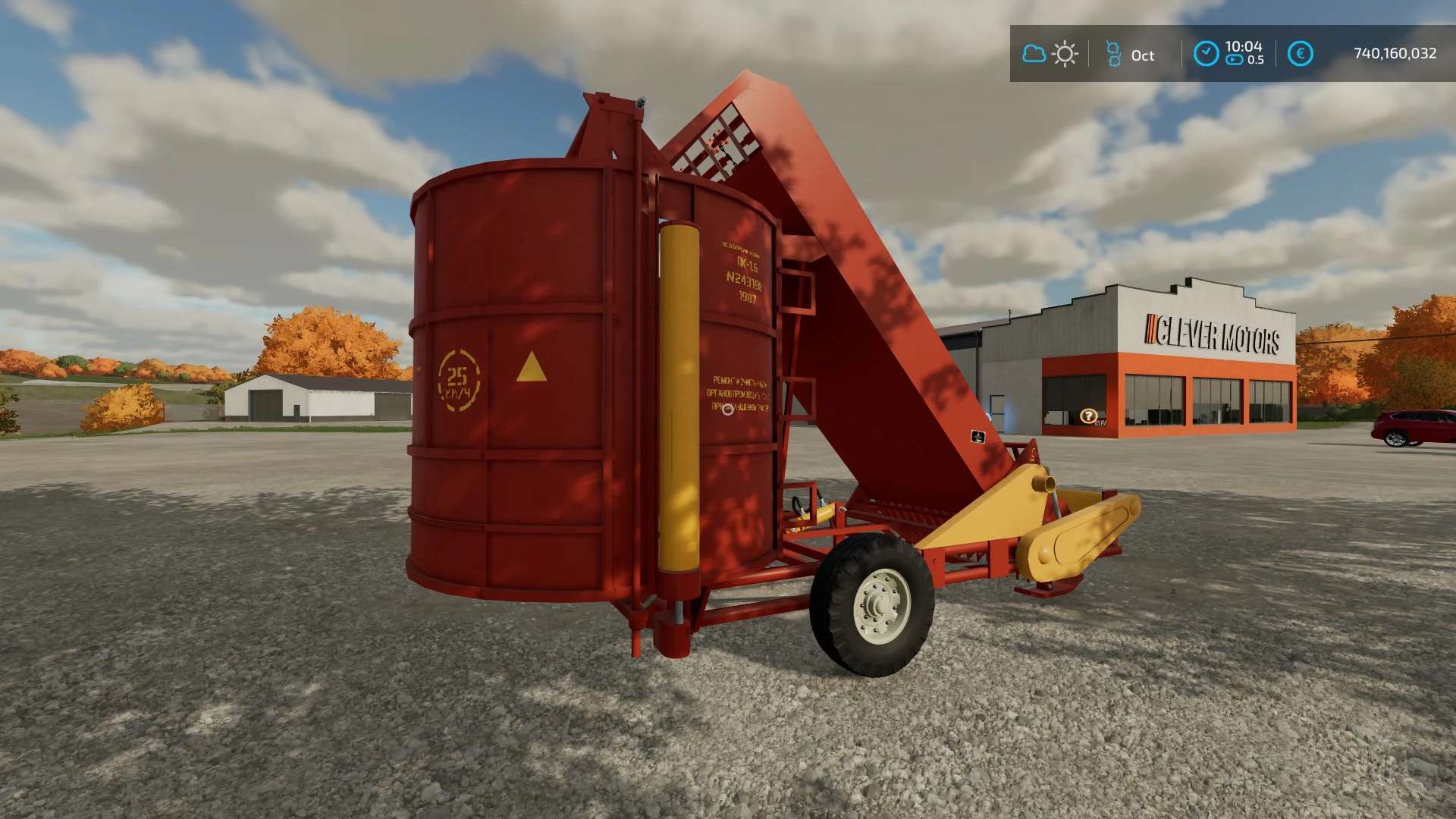Select the season icon beside Oct
Image resolution: width=1456 pixels, height=819 pixels.
coord(1113,54)
